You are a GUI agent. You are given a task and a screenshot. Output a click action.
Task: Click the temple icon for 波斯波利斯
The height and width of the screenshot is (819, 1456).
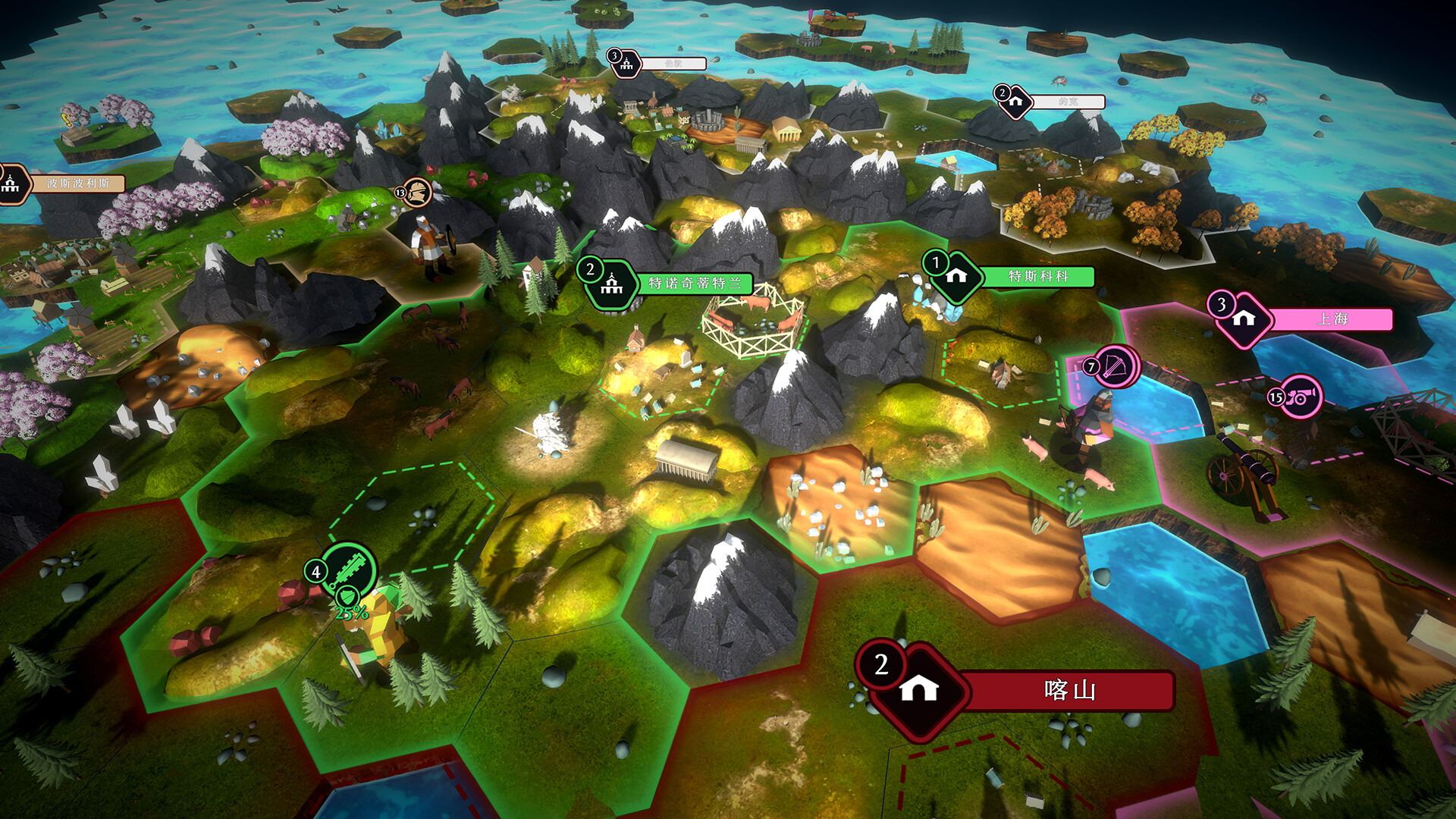(11, 182)
